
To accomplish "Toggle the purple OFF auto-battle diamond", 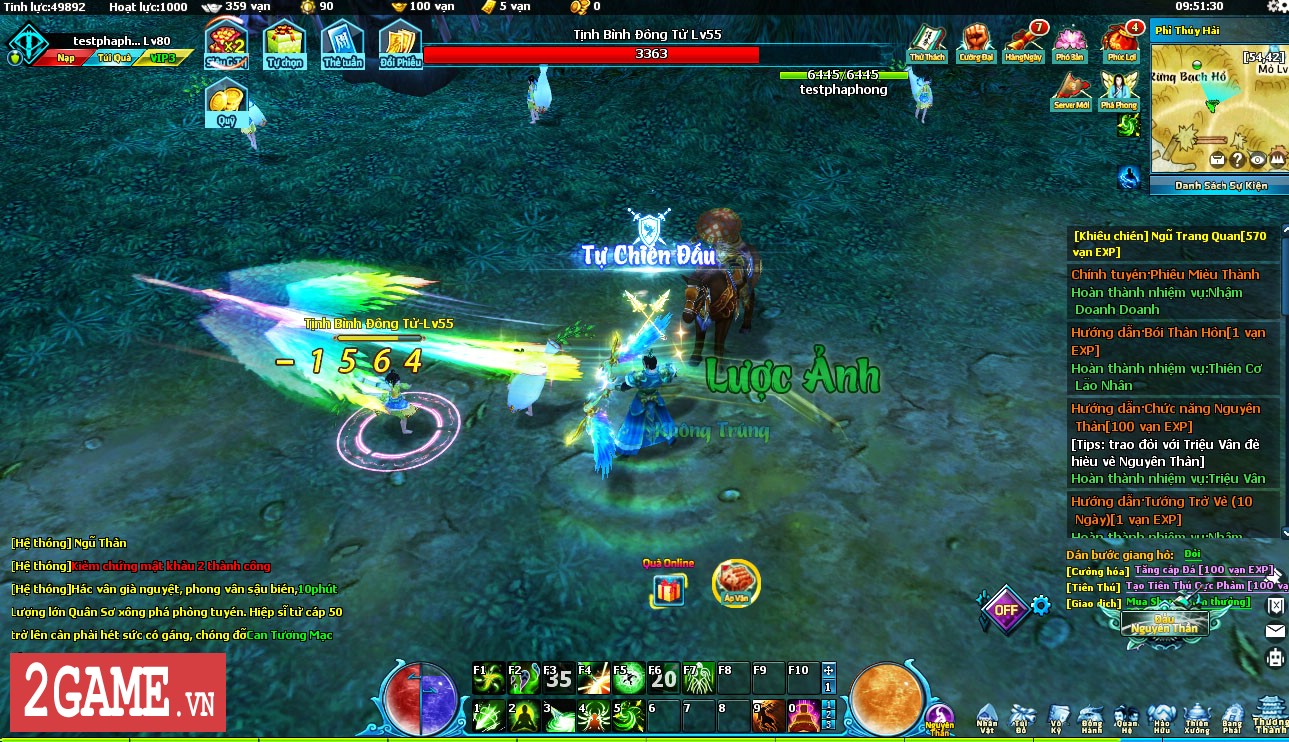I will coord(1004,609).
